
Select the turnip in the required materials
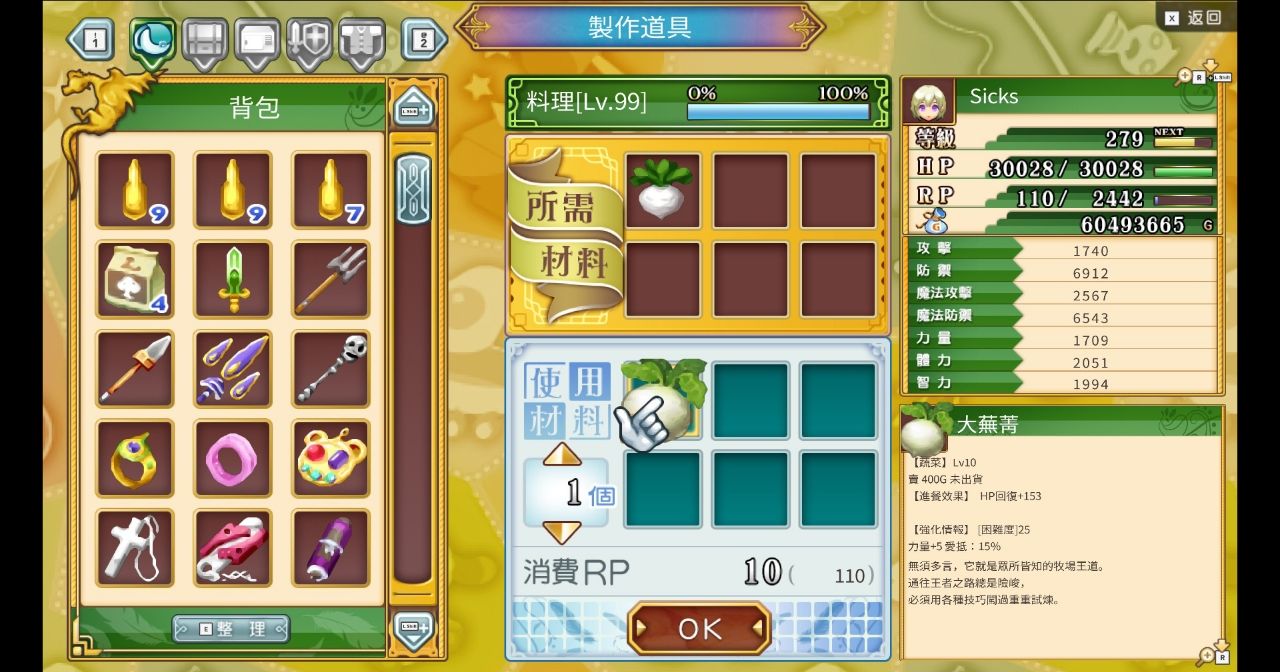point(662,190)
